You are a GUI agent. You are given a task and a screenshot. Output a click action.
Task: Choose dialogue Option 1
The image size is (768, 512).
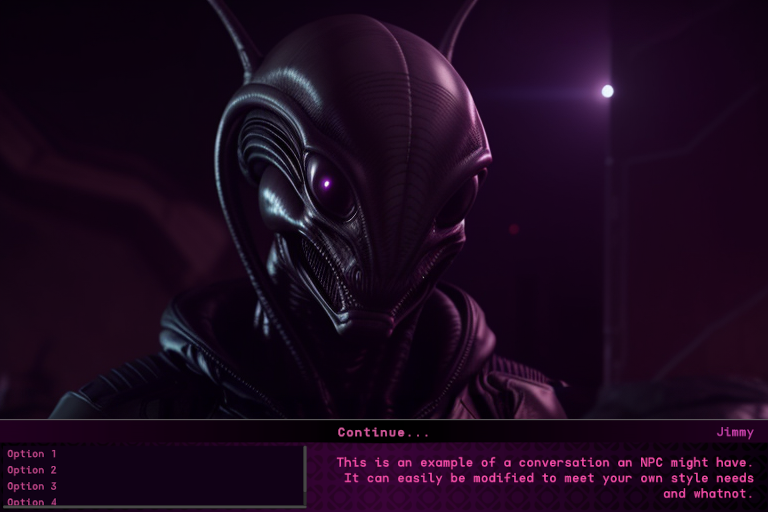(32, 454)
